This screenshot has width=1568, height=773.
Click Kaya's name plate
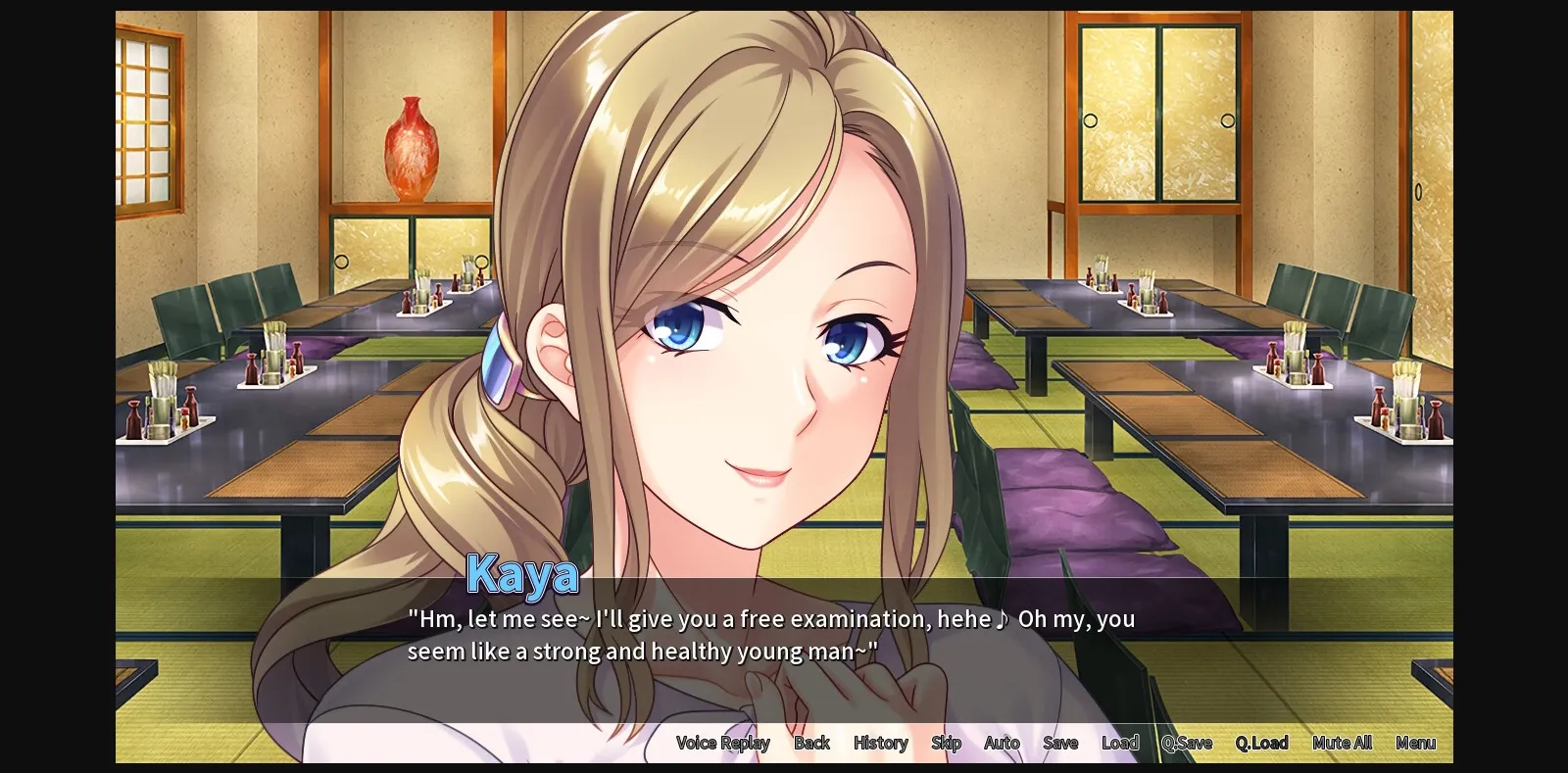click(x=523, y=574)
